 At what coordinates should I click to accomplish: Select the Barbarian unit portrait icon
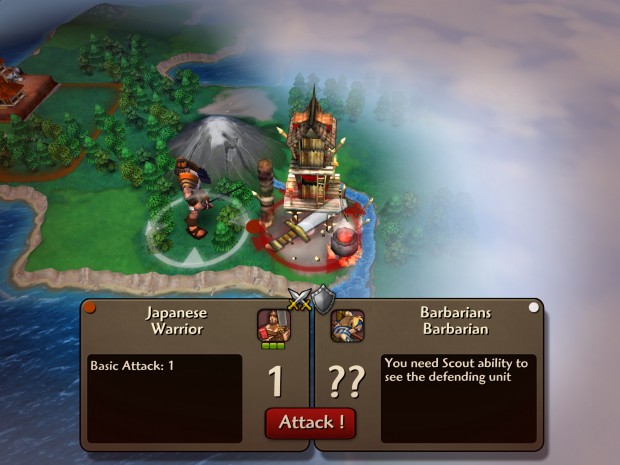coord(347,325)
